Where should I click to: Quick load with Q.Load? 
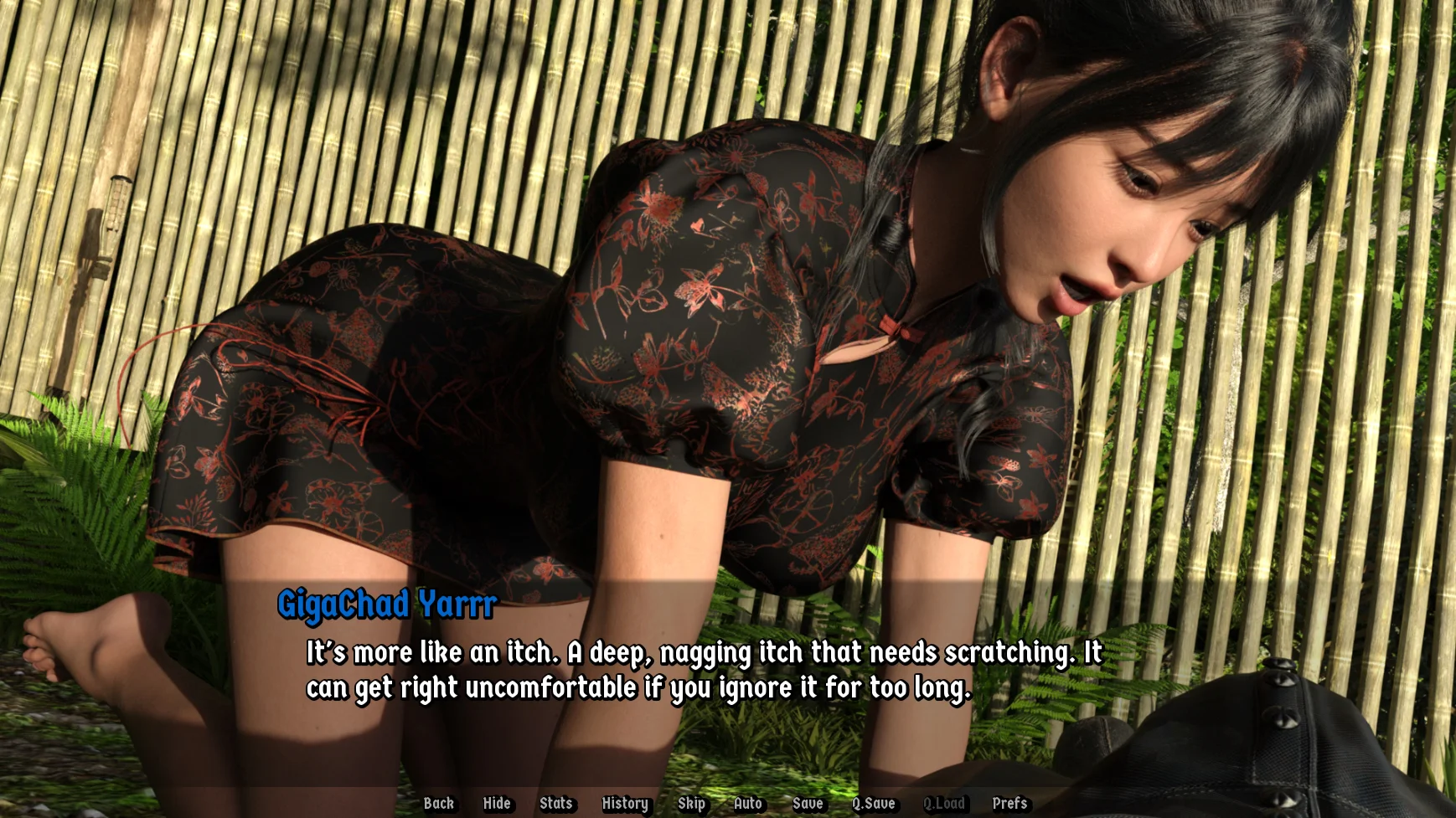point(944,804)
